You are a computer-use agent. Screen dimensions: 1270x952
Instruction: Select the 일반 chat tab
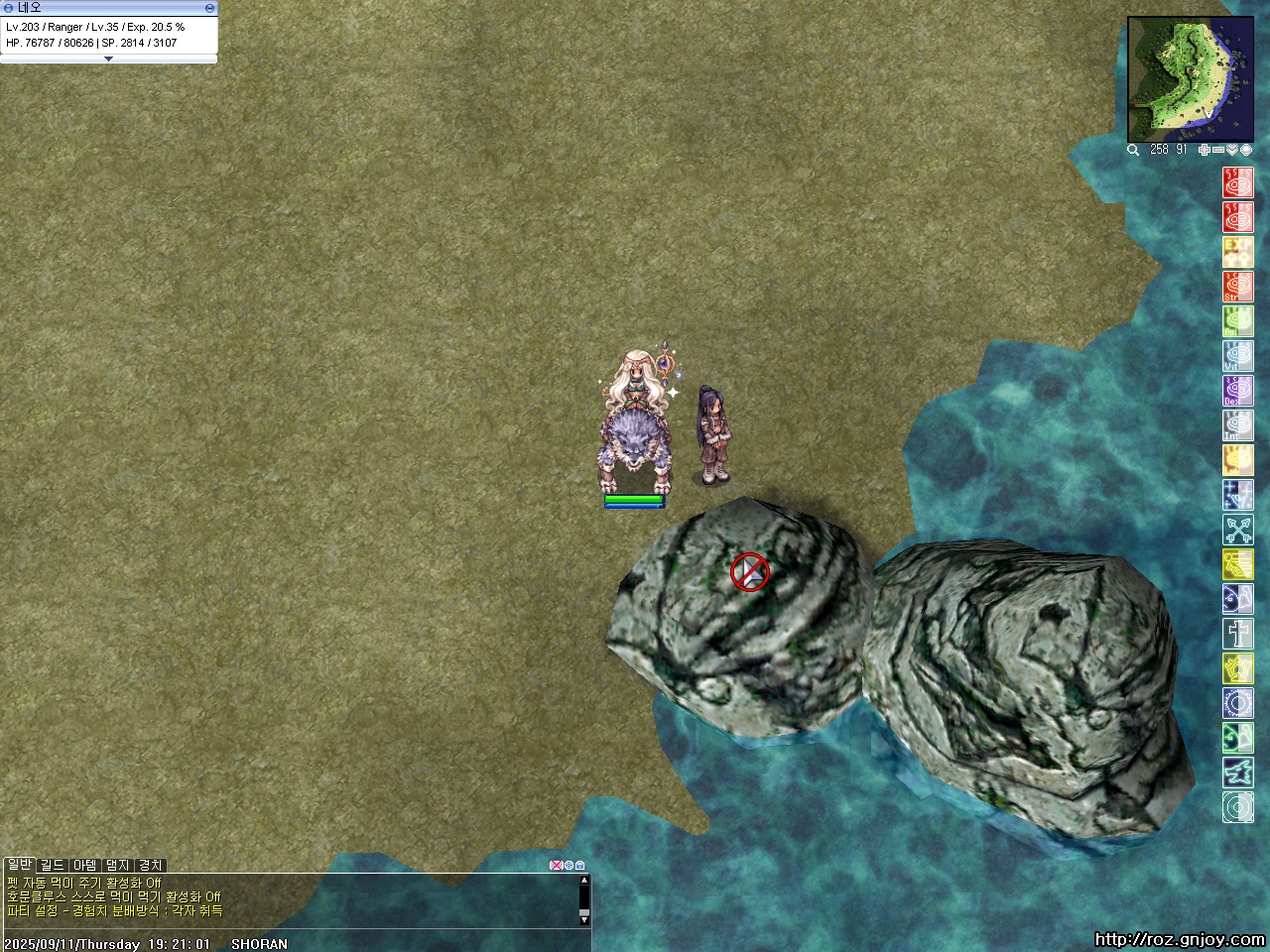pyautogui.click(x=19, y=866)
